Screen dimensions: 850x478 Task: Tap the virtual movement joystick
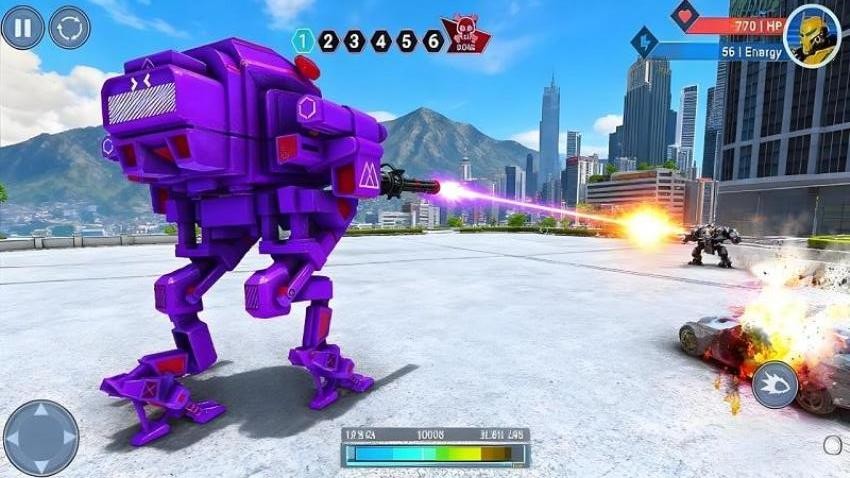tap(41, 437)
